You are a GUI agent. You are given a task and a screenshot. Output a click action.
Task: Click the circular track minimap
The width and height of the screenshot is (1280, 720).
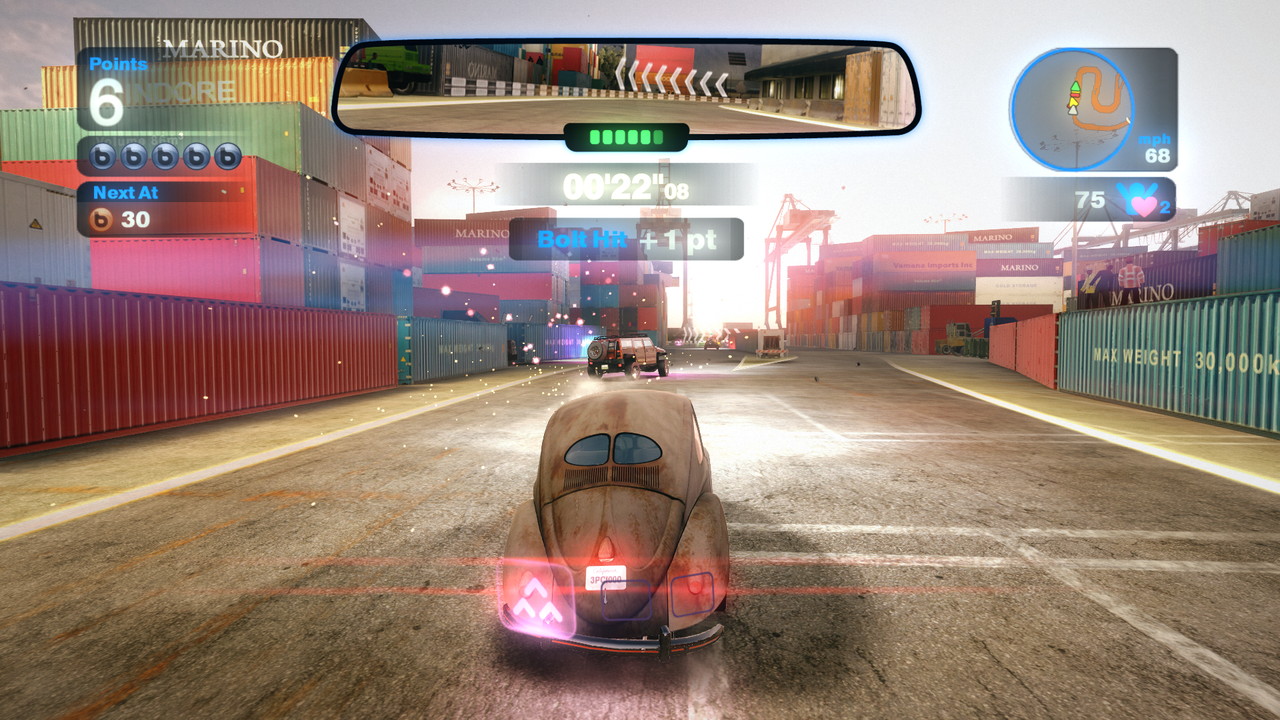(1071, 109)
